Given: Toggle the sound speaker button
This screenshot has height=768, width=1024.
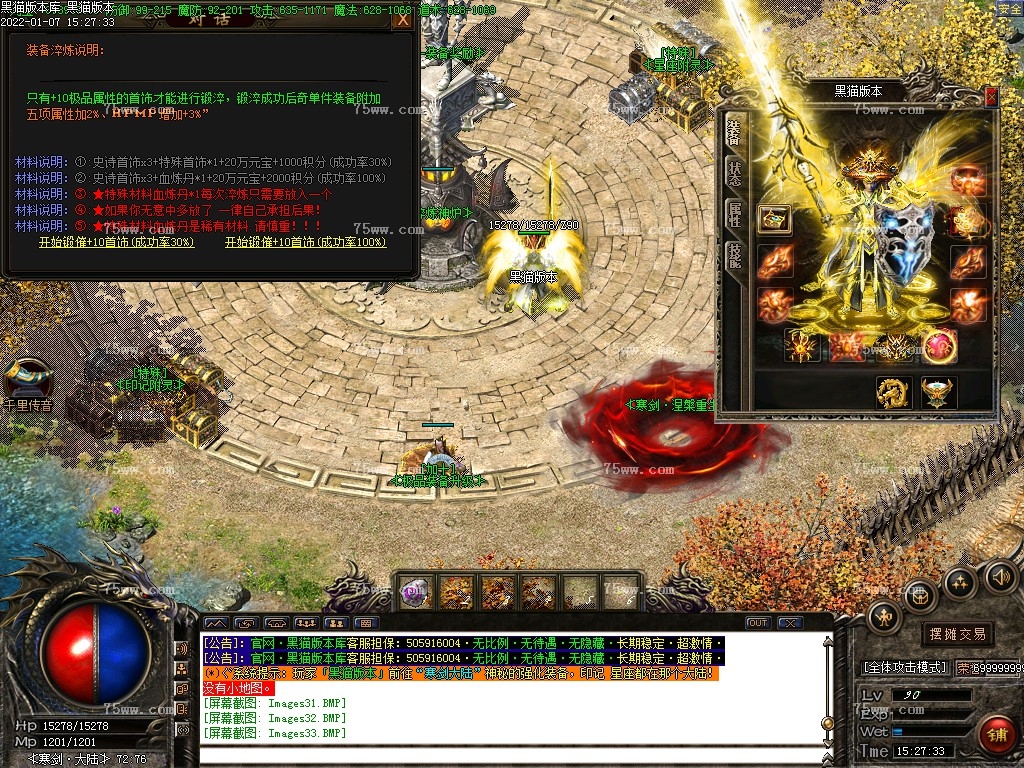Looking at the screenshot, I should point(1000,576).
